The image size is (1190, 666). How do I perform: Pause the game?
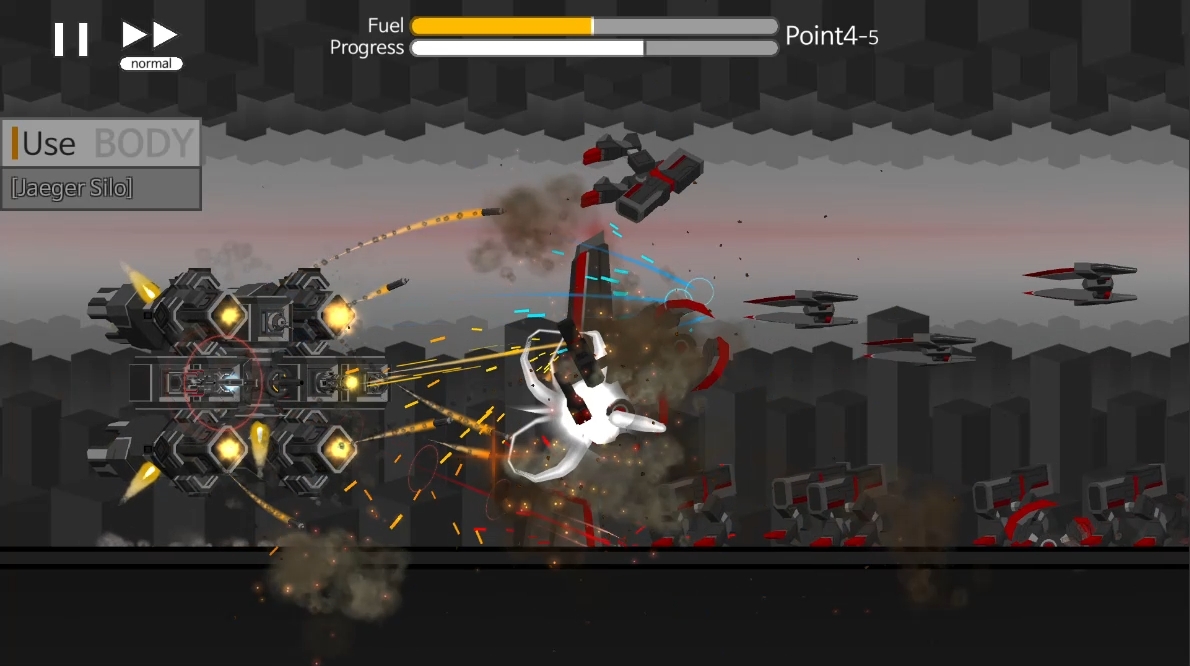(x=71, y=40)
